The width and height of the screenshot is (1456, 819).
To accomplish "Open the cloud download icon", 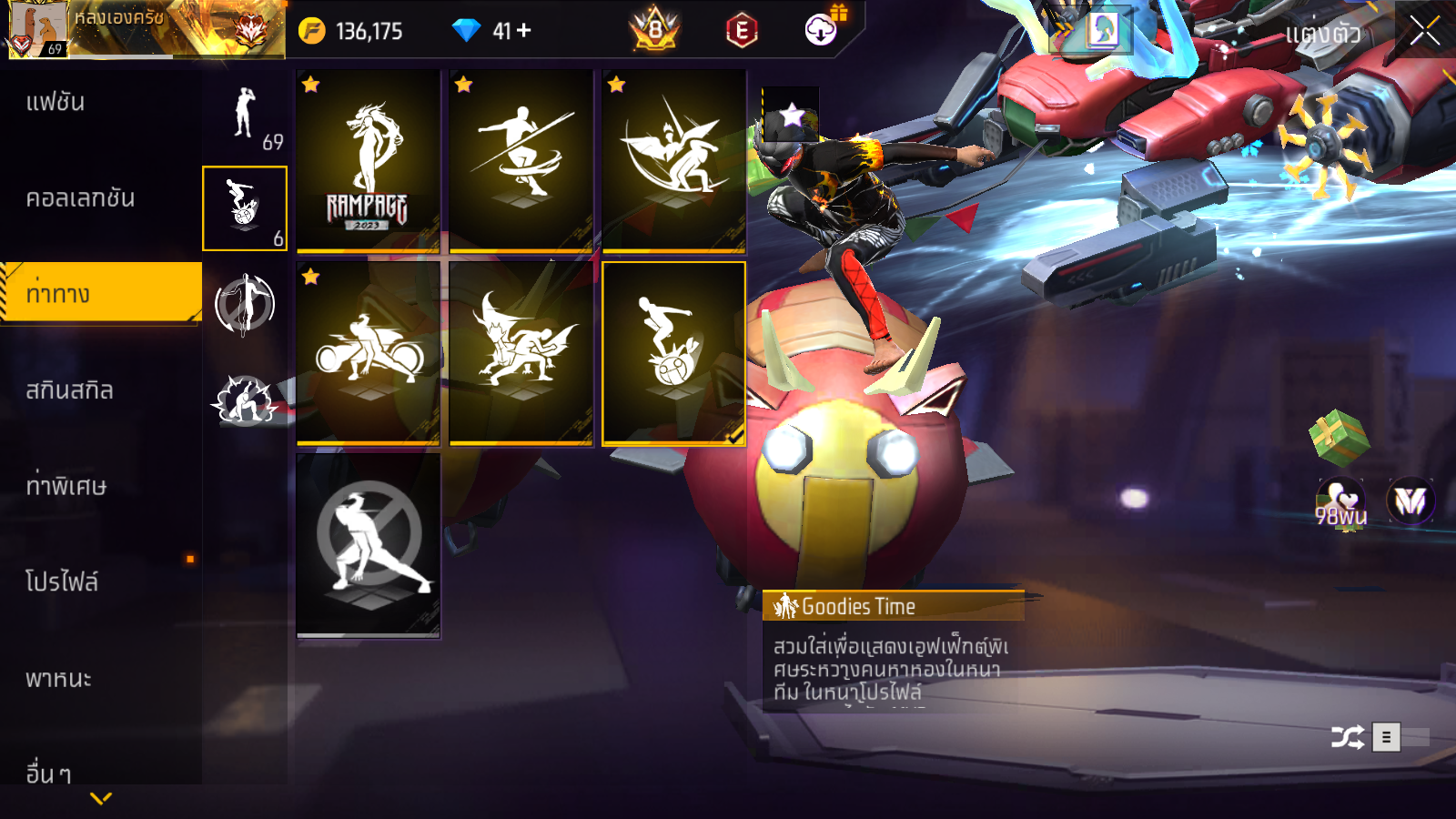I will coord(821,30).
